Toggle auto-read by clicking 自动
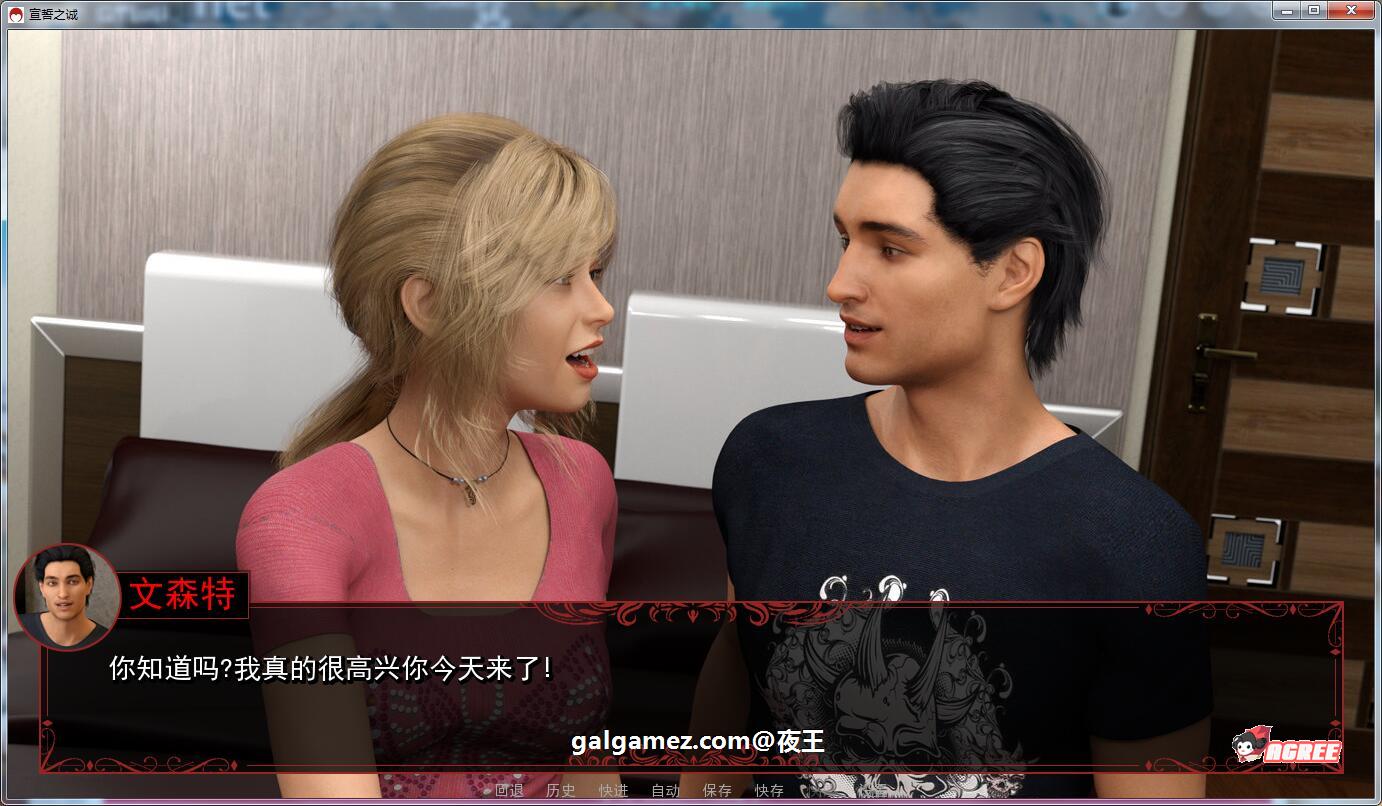This screenshot has width=1382, height=806. [x=666, y=789]
